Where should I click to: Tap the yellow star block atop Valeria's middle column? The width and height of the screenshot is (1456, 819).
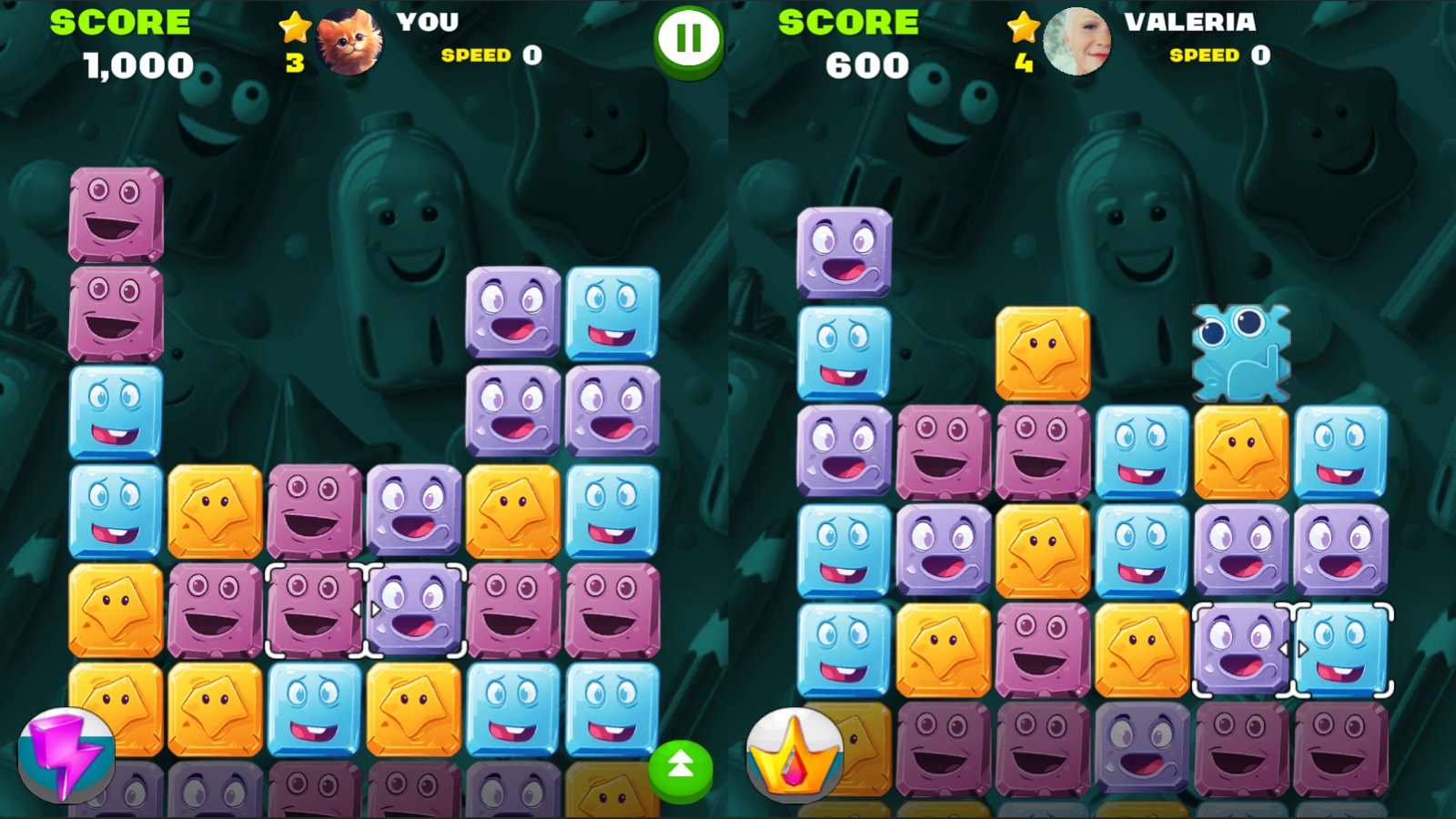point(1044,350)
